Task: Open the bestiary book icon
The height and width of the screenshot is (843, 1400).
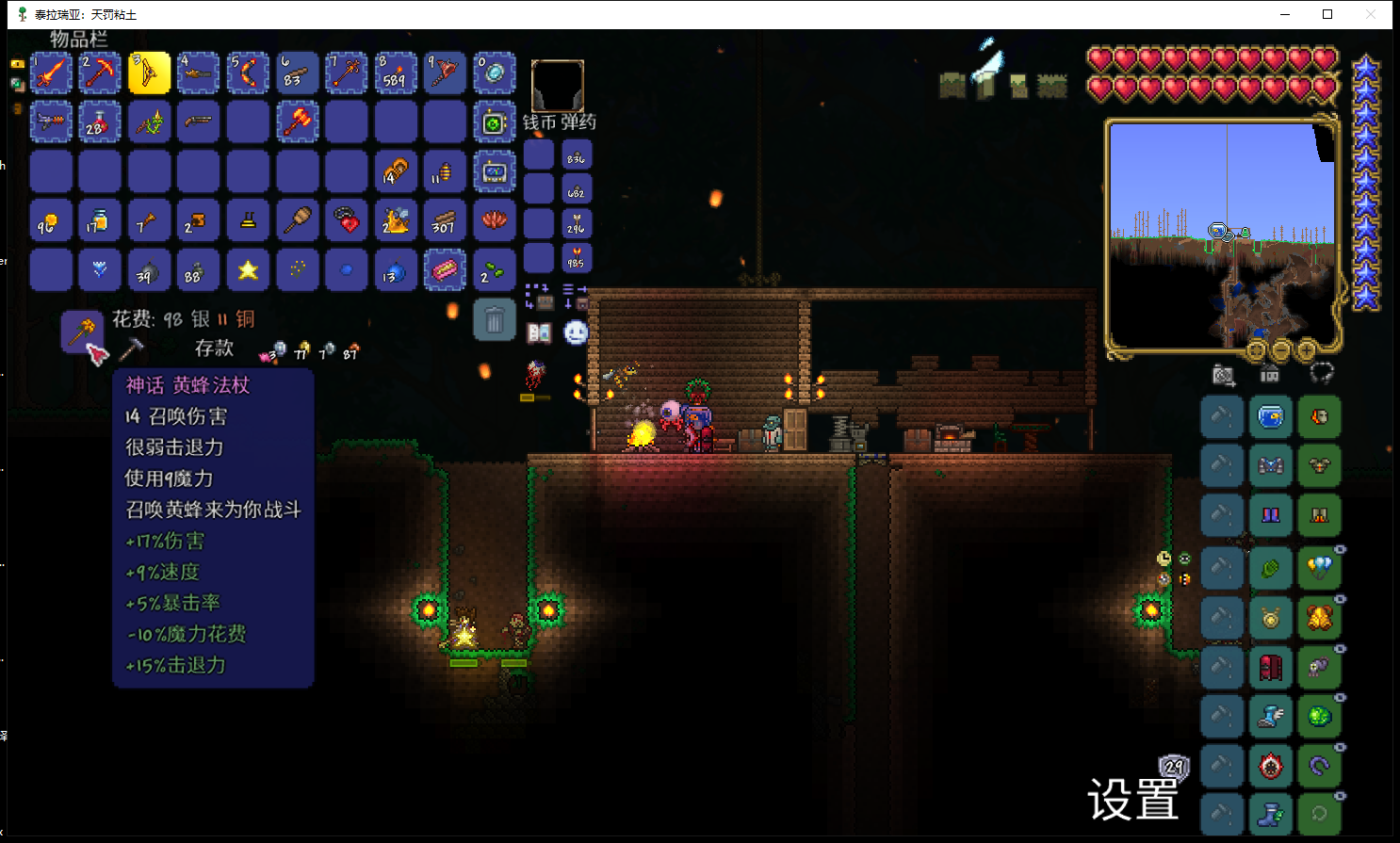Action: pos(539,332)
